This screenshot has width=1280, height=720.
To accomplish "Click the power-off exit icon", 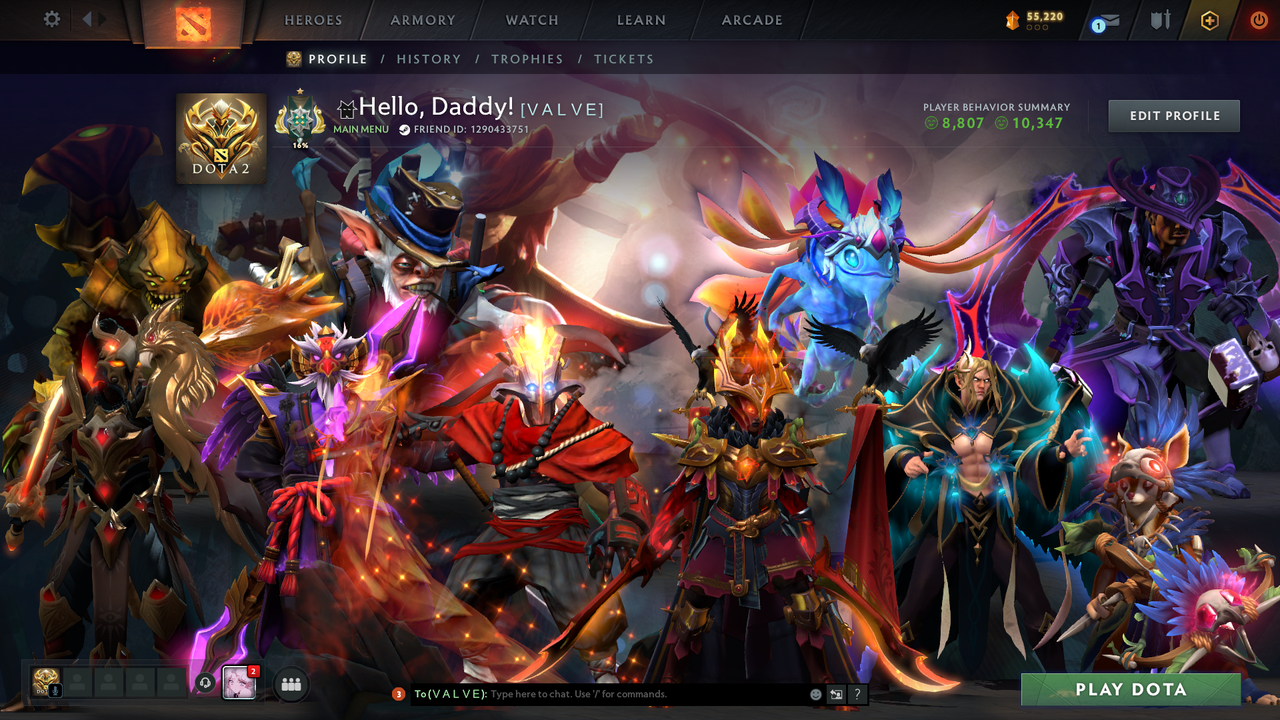I will coord(1259,19).
